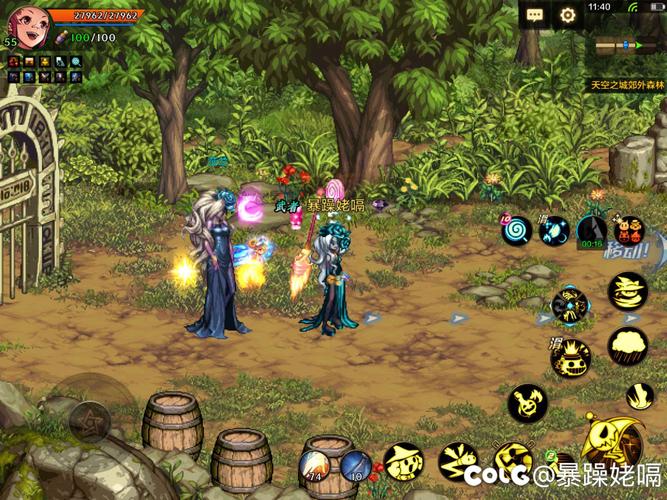The width and height of the screenshot is (667, 500).
Task: Use the twin pumpkin dolls skill
Action: [x=629, y=231]
